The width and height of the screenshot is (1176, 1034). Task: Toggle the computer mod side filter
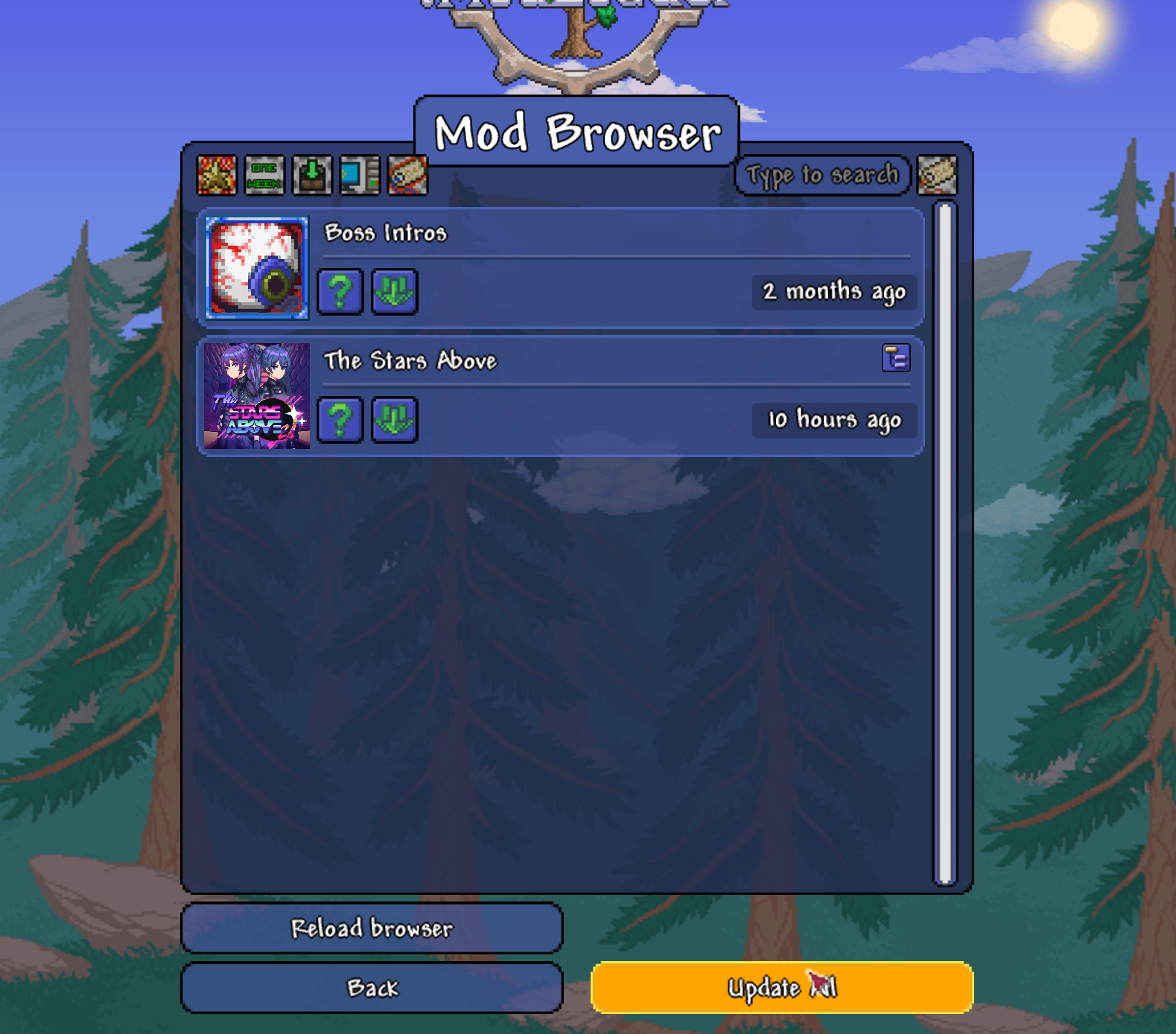360,176
